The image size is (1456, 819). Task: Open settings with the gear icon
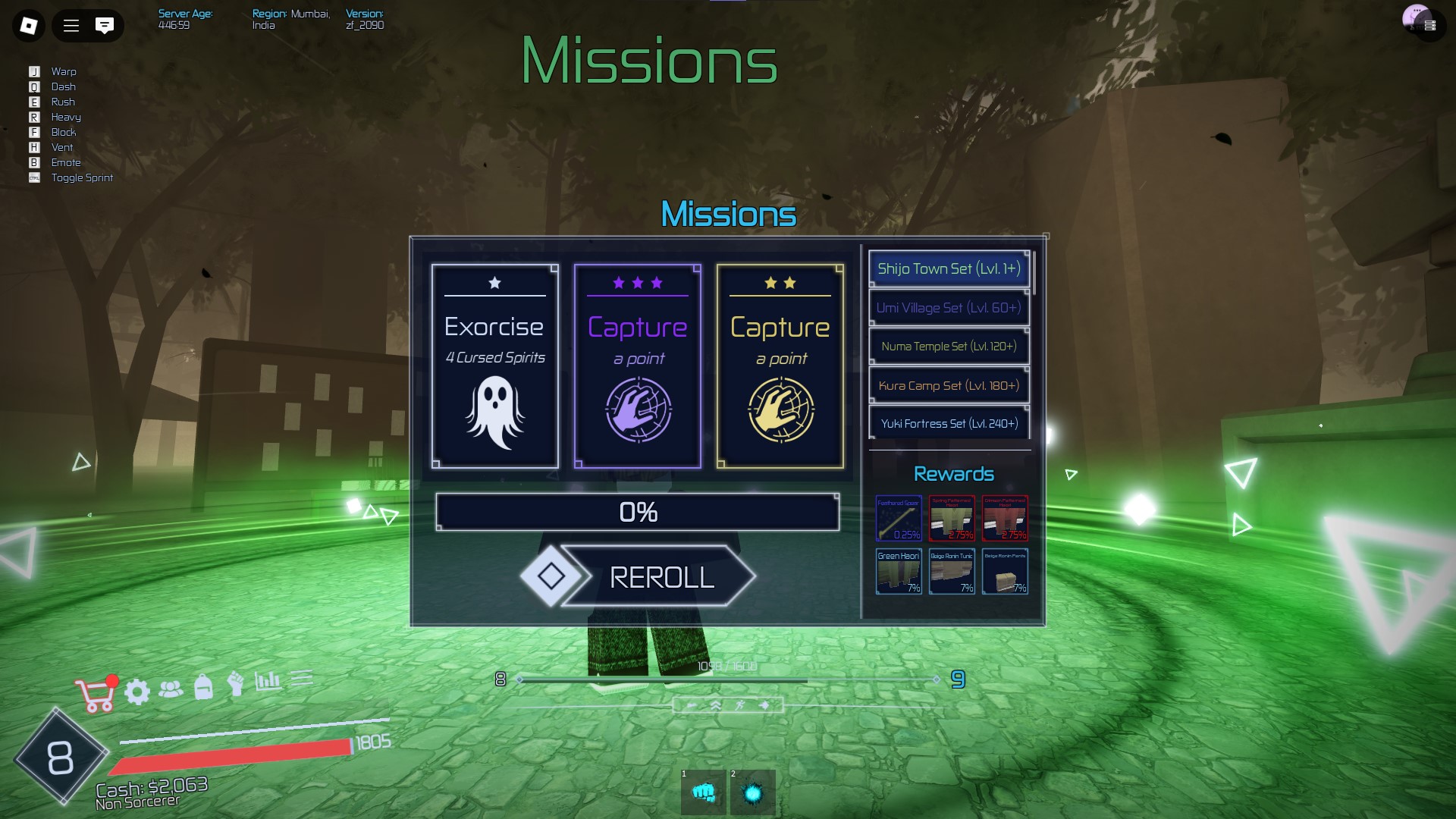click(137, 692)
